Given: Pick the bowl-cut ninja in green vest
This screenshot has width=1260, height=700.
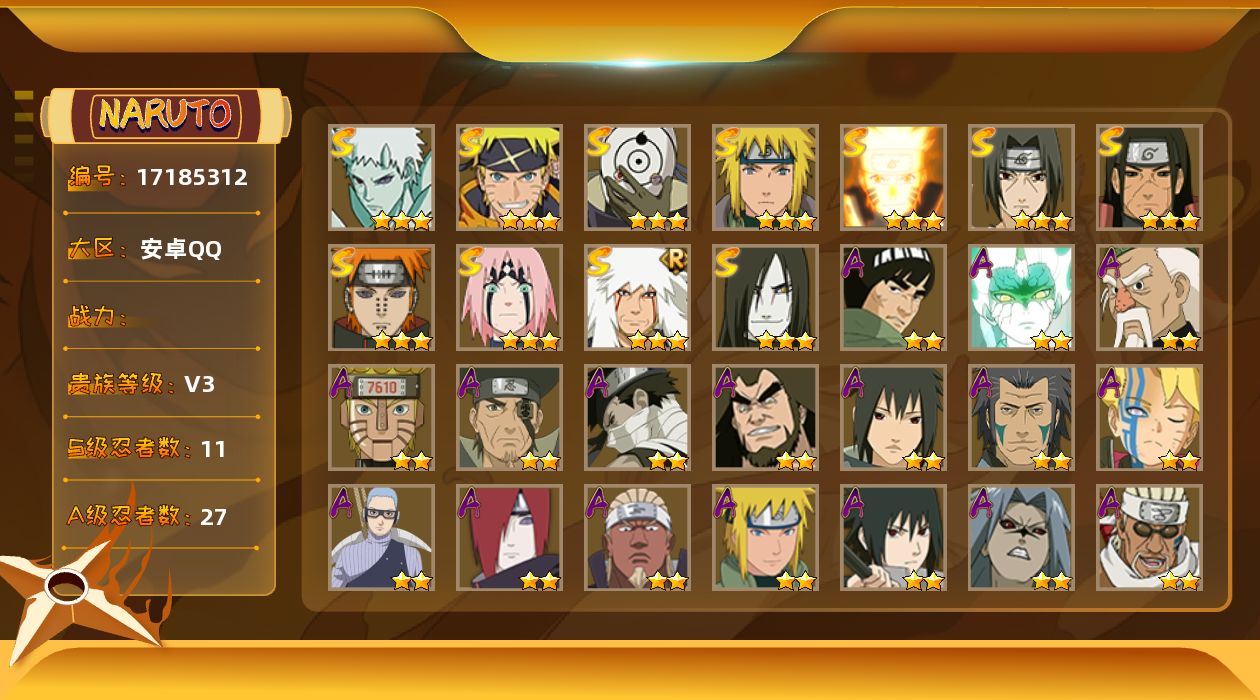Looking at the screenshot, I should pos(893,298).
